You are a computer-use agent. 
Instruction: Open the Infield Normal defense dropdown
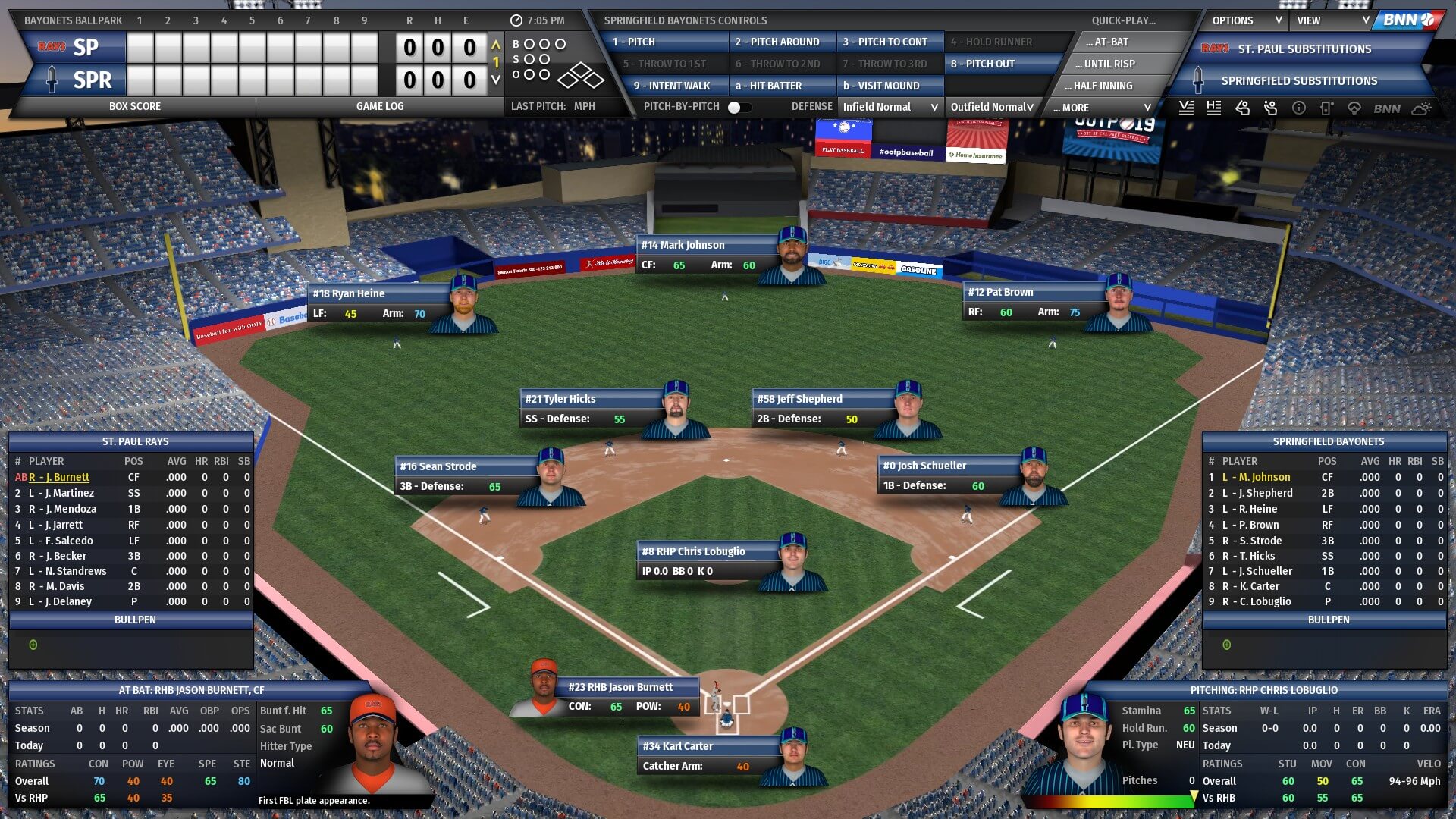[890, 108]
